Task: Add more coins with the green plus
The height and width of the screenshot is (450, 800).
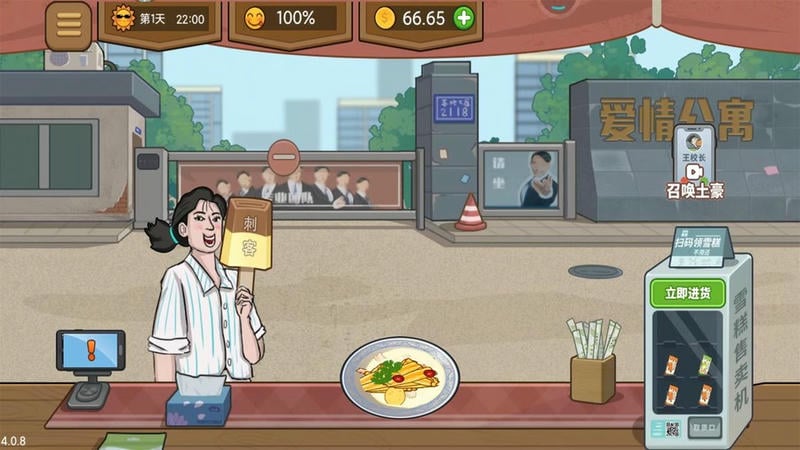Action: click(x=463, y=18)
